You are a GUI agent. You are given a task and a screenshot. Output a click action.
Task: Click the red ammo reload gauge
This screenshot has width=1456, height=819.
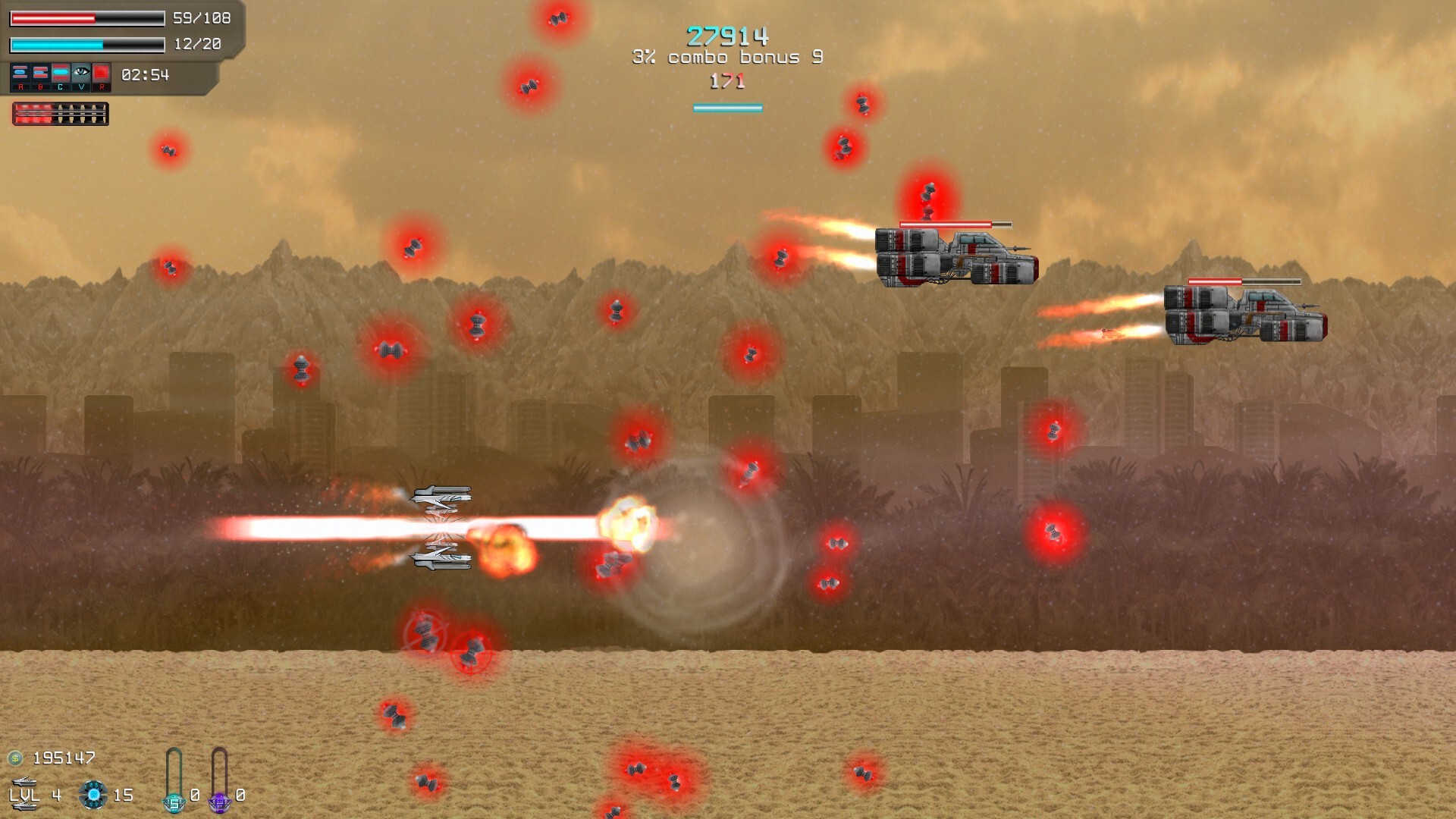61,114
